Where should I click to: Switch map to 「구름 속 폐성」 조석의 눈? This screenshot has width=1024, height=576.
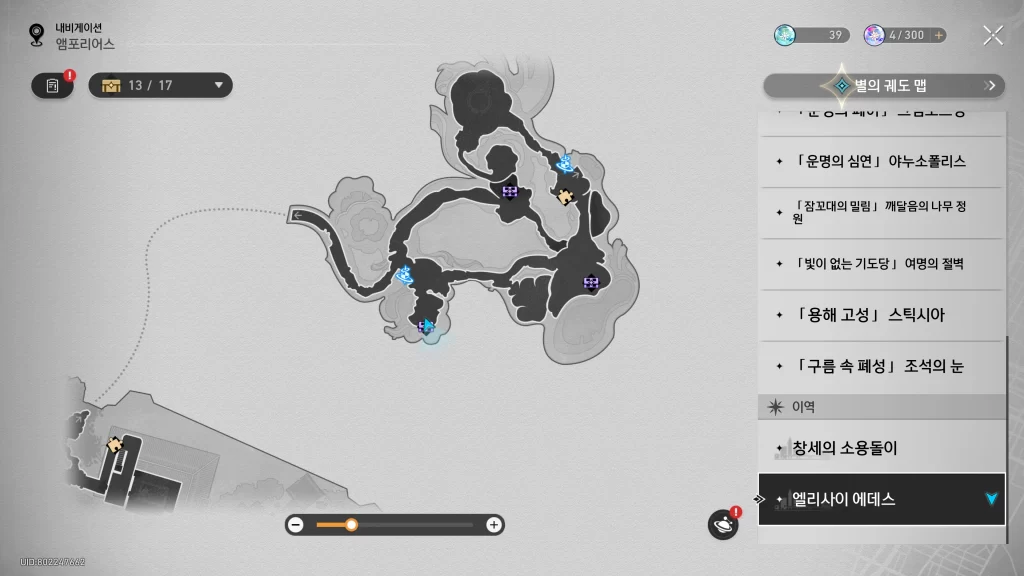[x=880, y=366]
